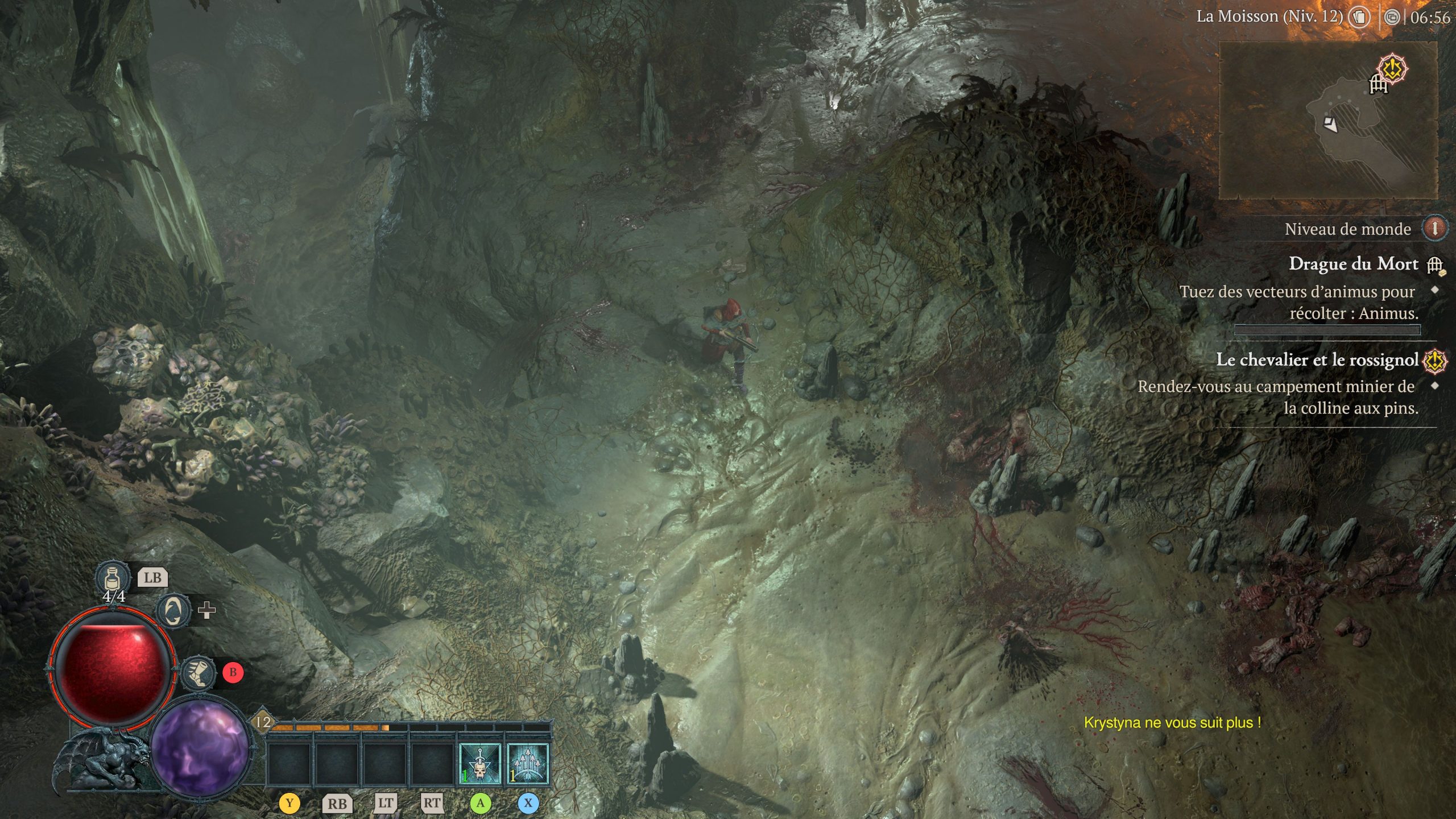Click the yellow quest marker on minimap
Screen dimensions: 1456x819
click(1393, 69)
